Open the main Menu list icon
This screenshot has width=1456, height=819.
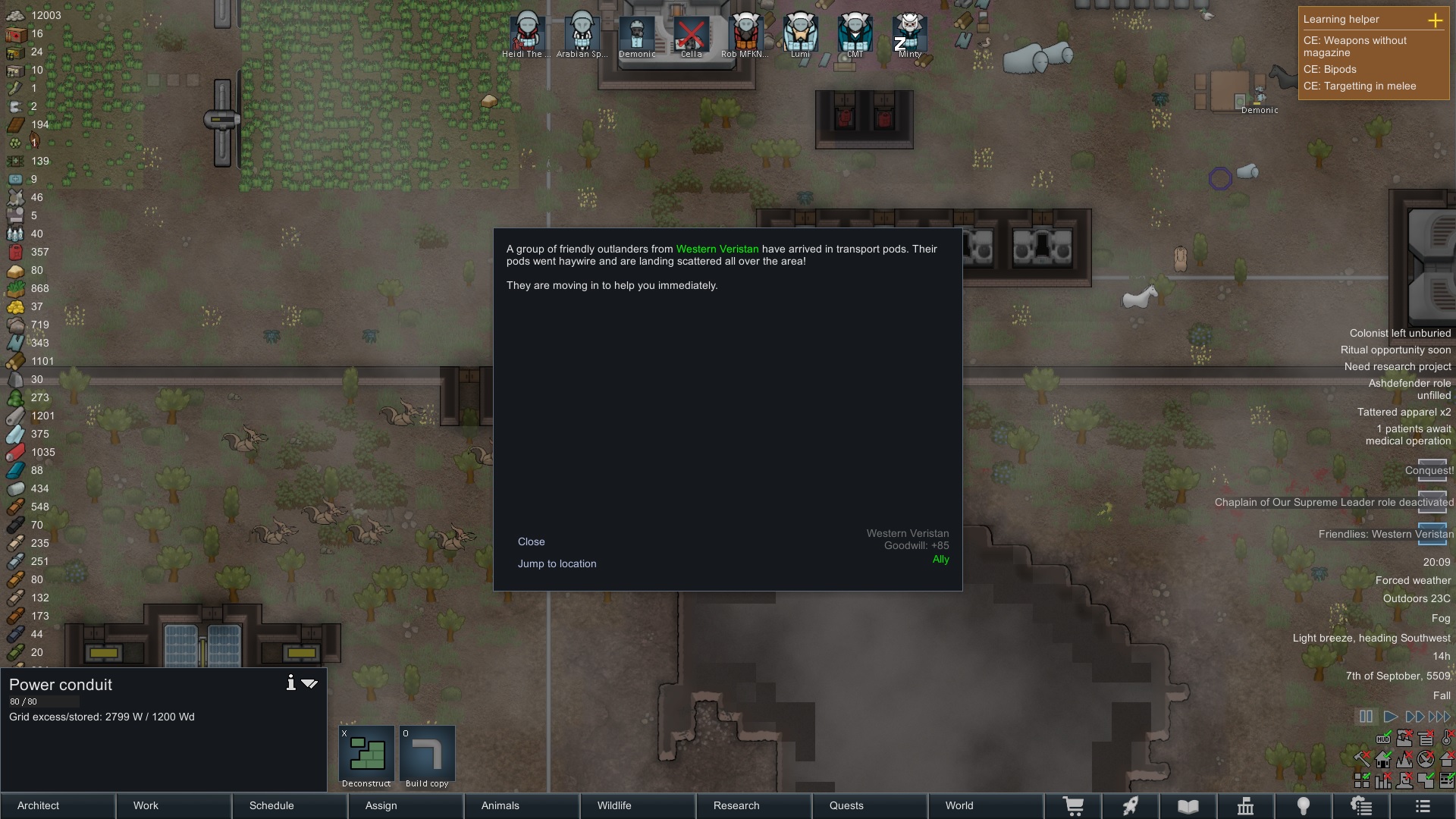(1422, 806)
